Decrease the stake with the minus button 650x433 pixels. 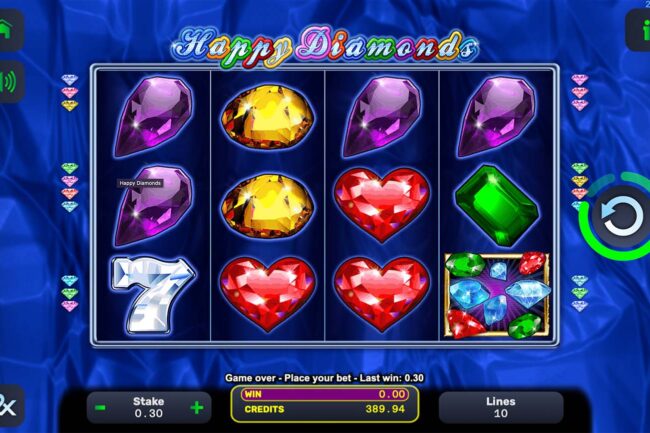tap(100, 408)
